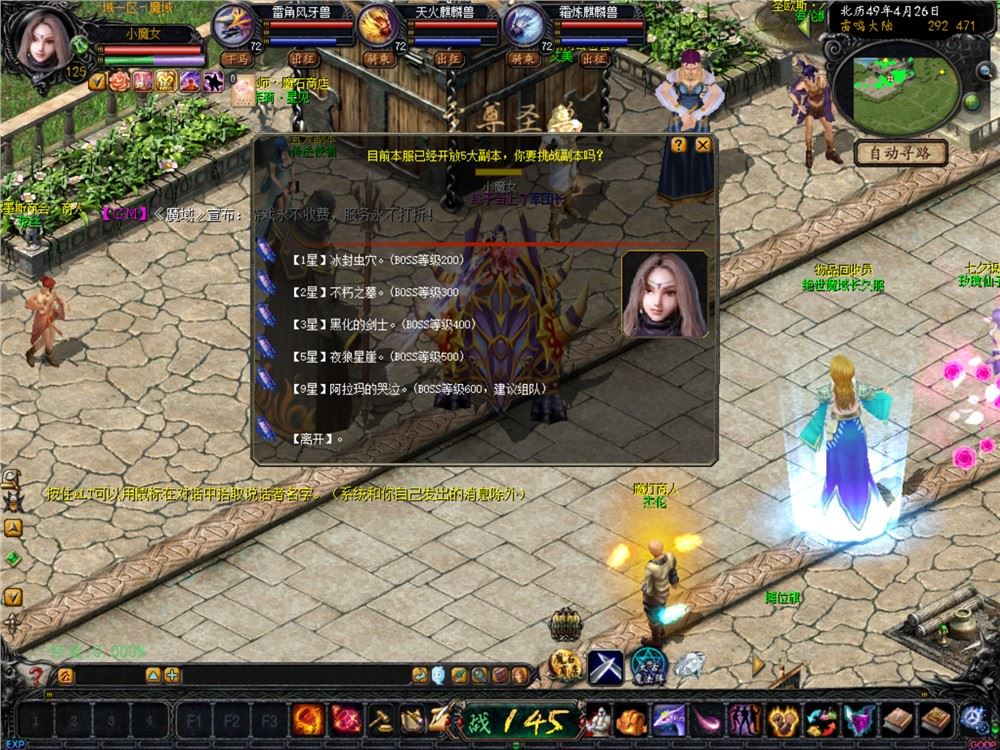Close the dungeon dialog with the X button

[x=704, y=145]
